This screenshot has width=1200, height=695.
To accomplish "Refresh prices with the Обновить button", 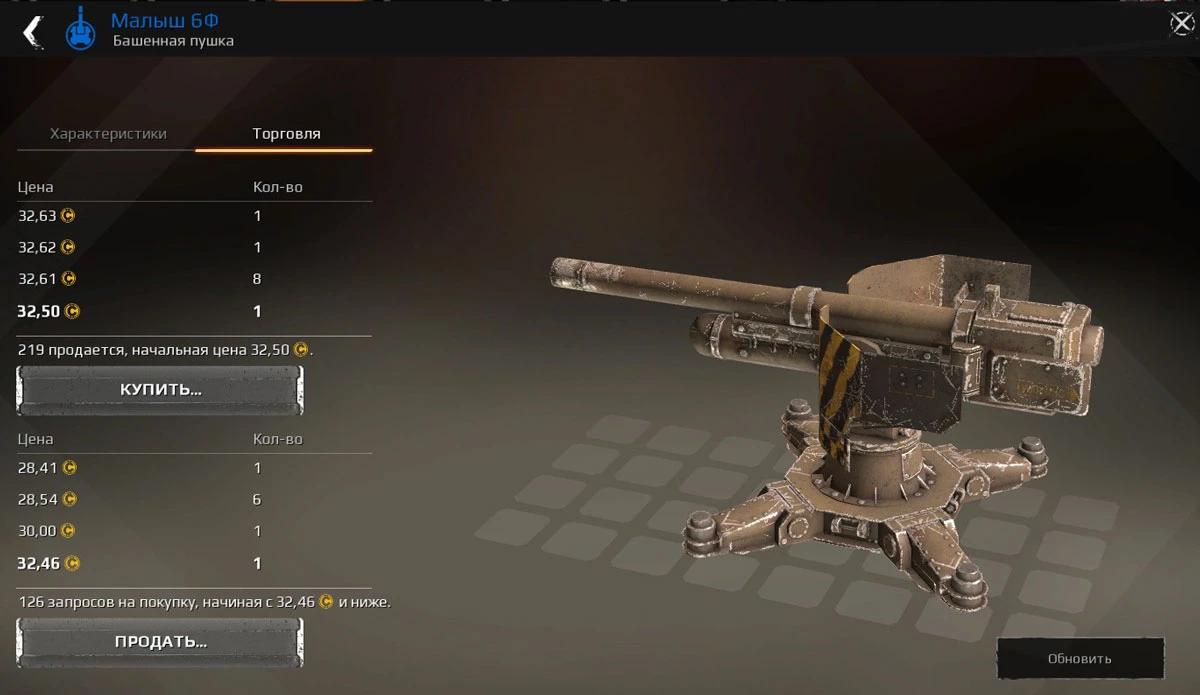I will coord(1080,658).
